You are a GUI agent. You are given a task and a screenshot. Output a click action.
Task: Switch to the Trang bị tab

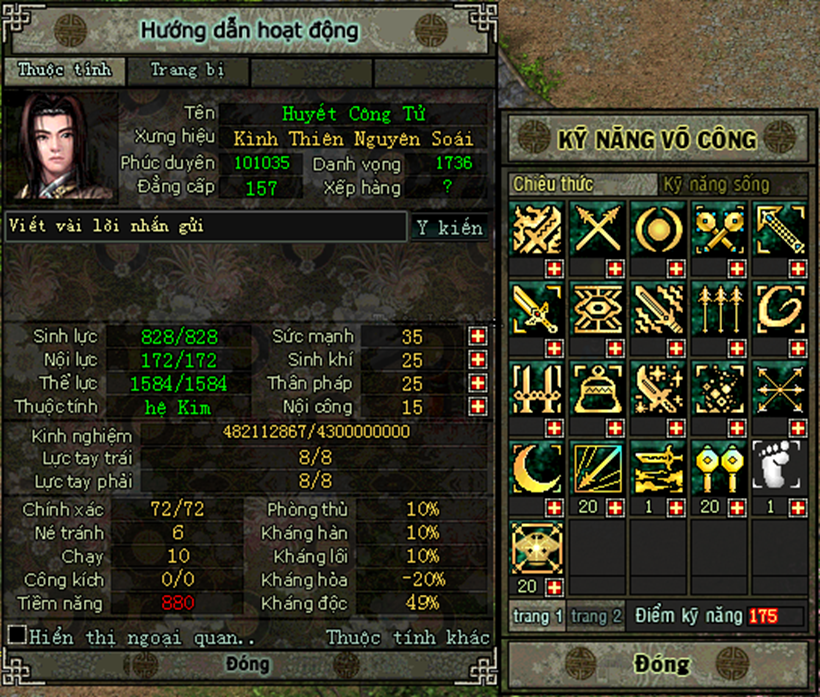point(187,71)
